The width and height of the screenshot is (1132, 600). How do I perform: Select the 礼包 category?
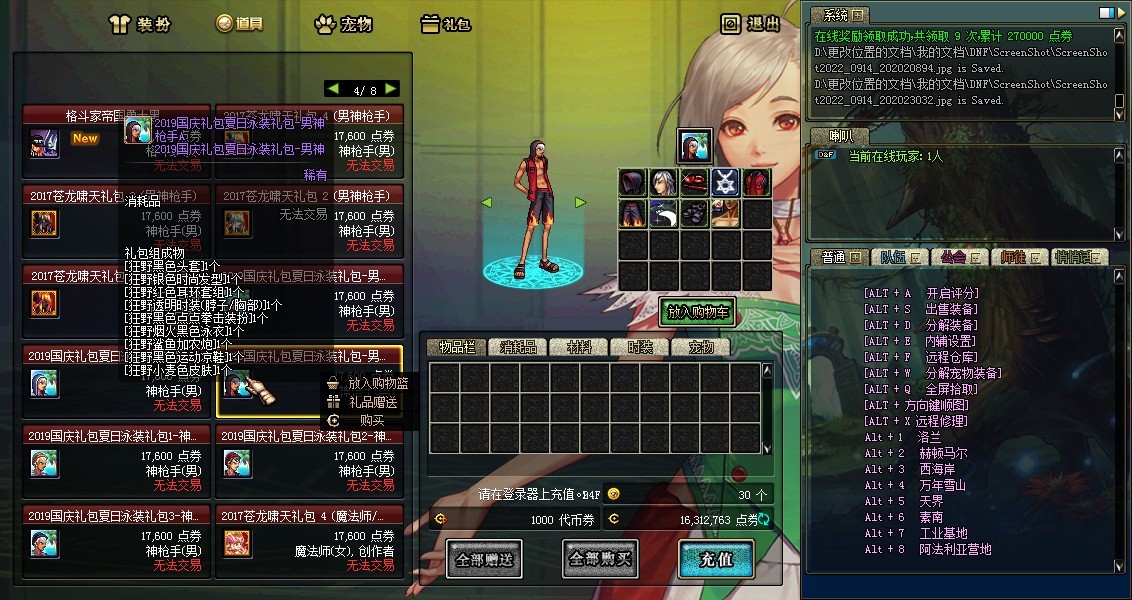(446, 23)
